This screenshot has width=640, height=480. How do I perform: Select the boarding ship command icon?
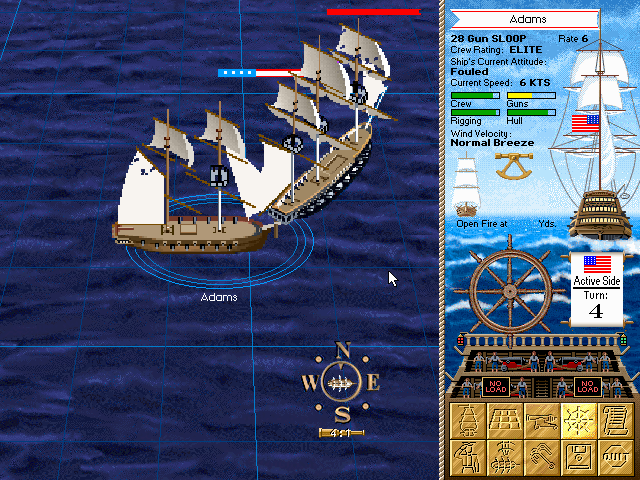(x=507, y=457)
